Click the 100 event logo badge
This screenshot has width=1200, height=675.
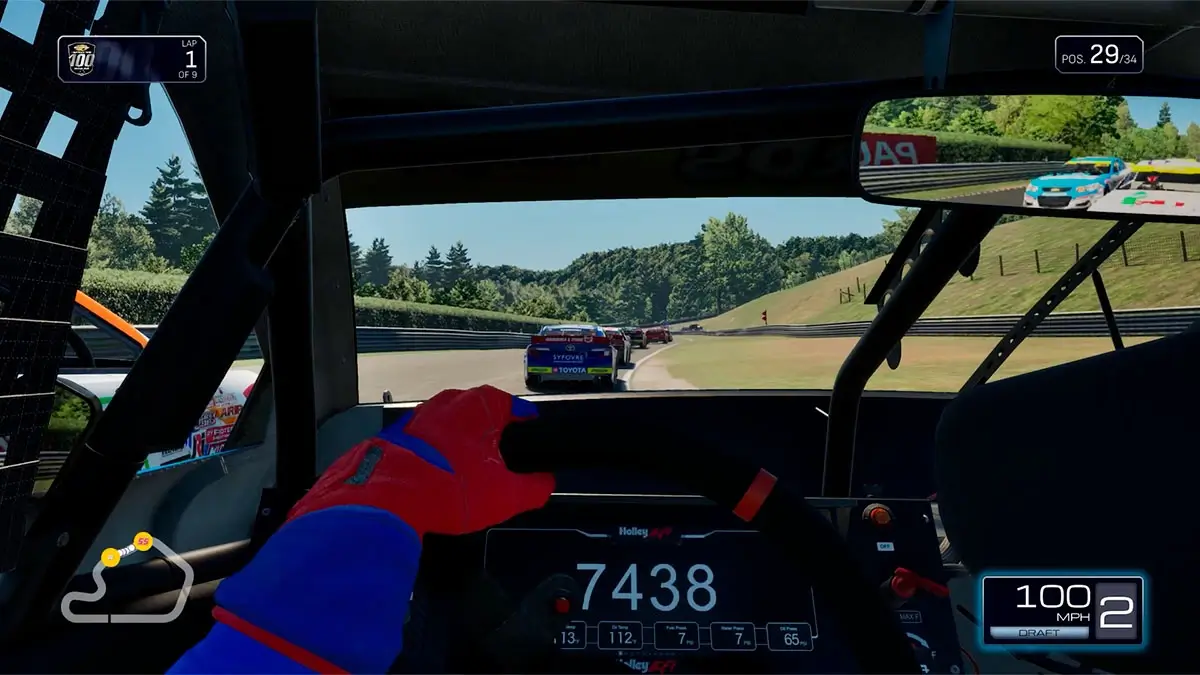81,59
